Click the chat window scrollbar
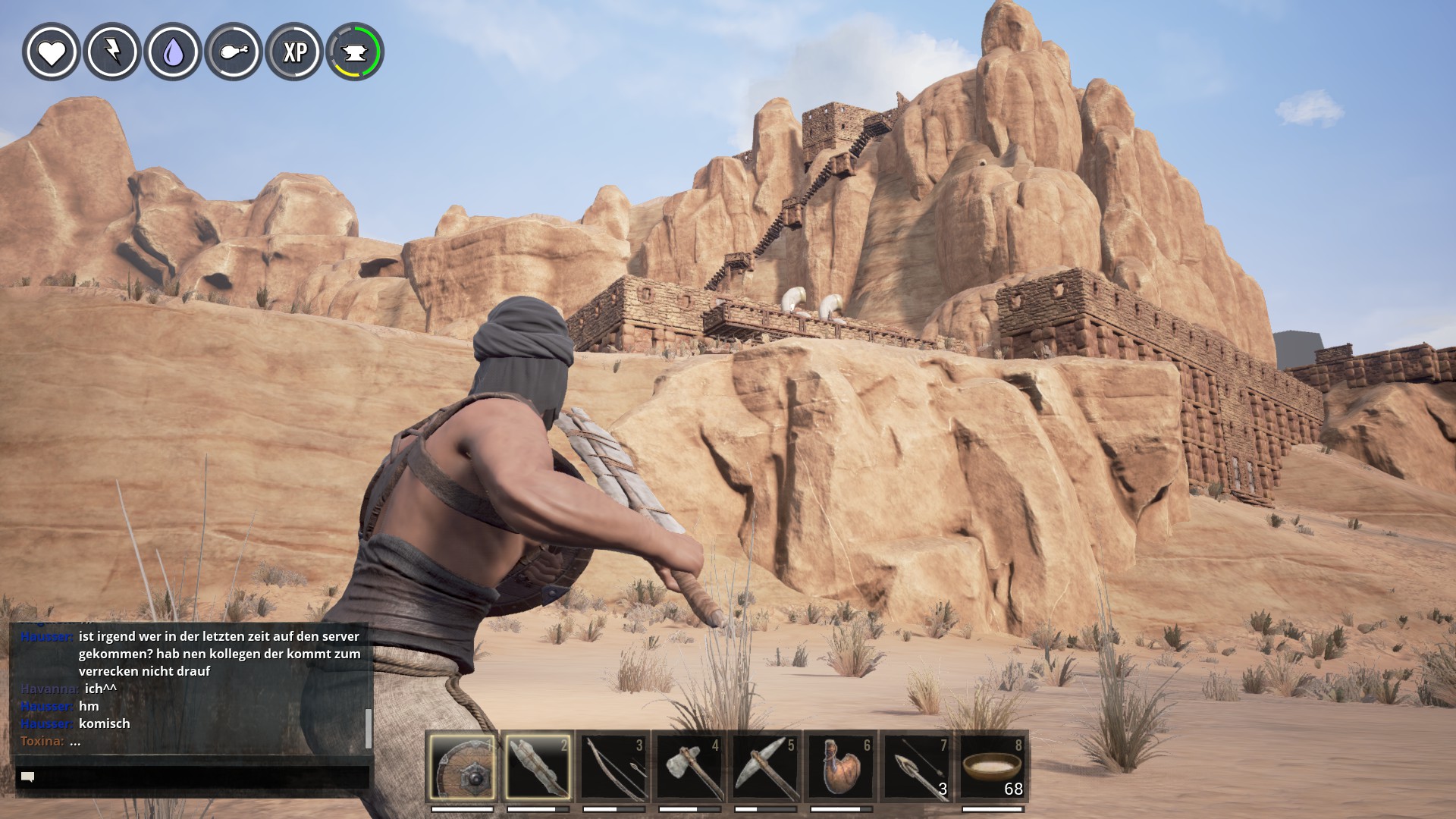Viewport: 1456px width, 819px height. (x=369, y=728)
